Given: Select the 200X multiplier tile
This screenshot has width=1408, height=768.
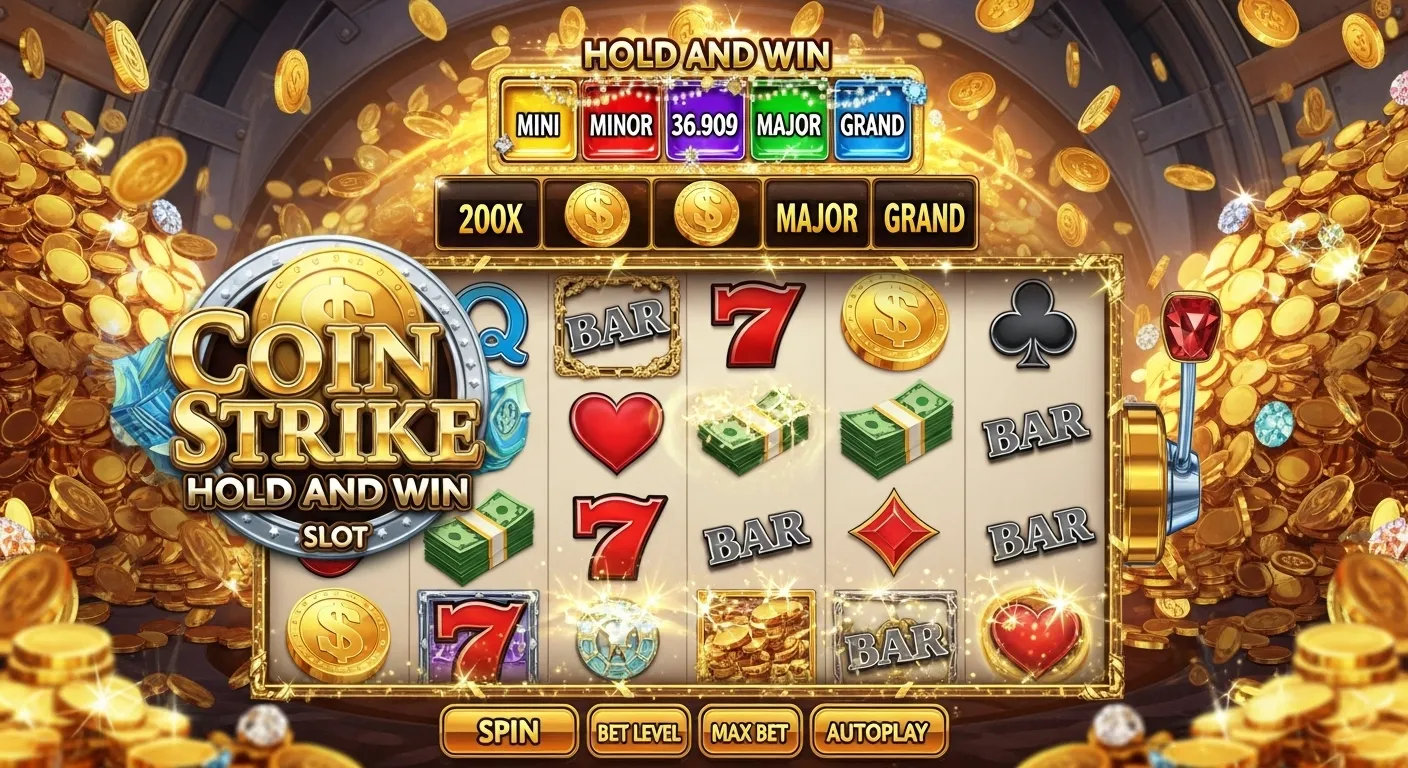Looking at the screenshot, I should click(x=489, y=215).
